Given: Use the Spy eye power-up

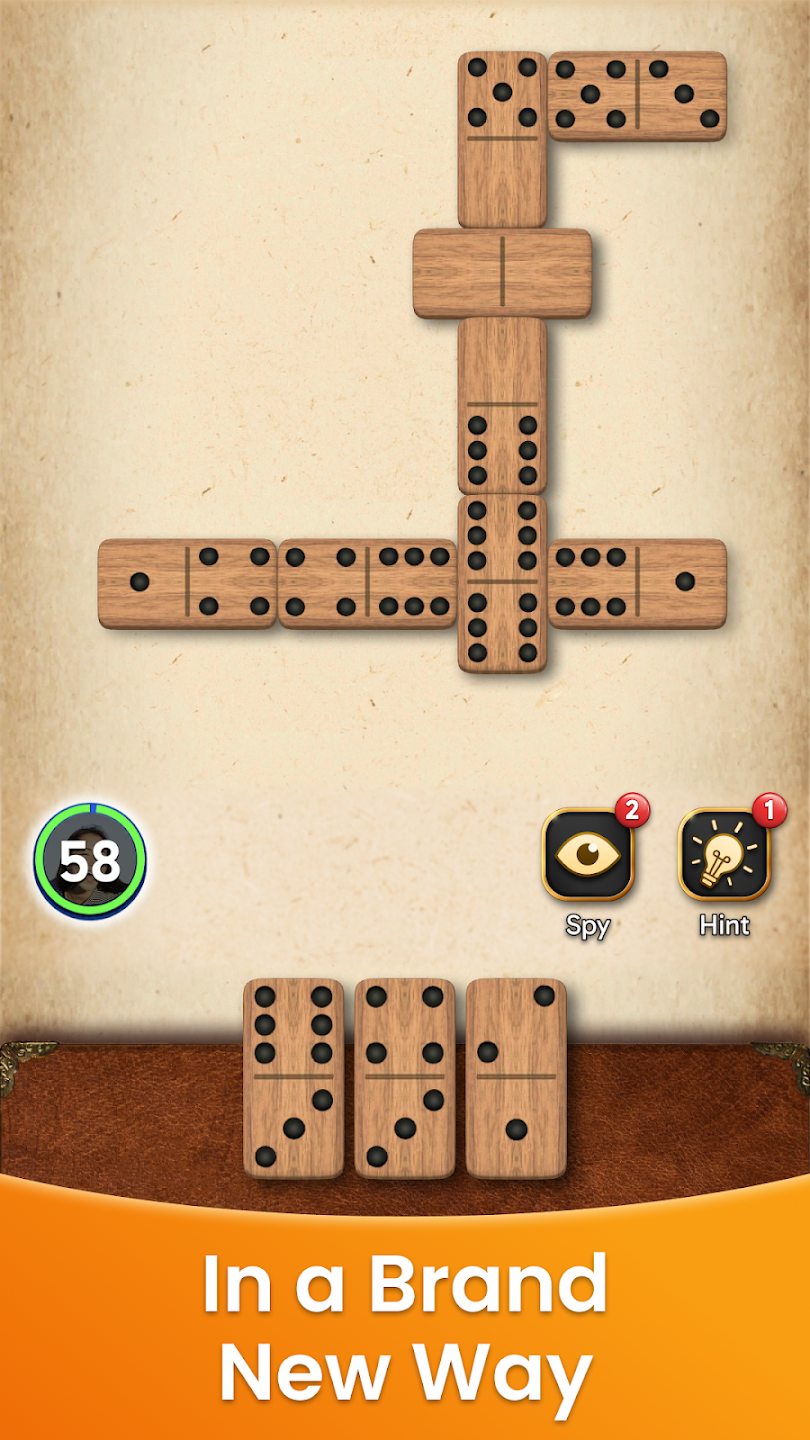Looking at the screenshot, I should click(x=587, y=855).
